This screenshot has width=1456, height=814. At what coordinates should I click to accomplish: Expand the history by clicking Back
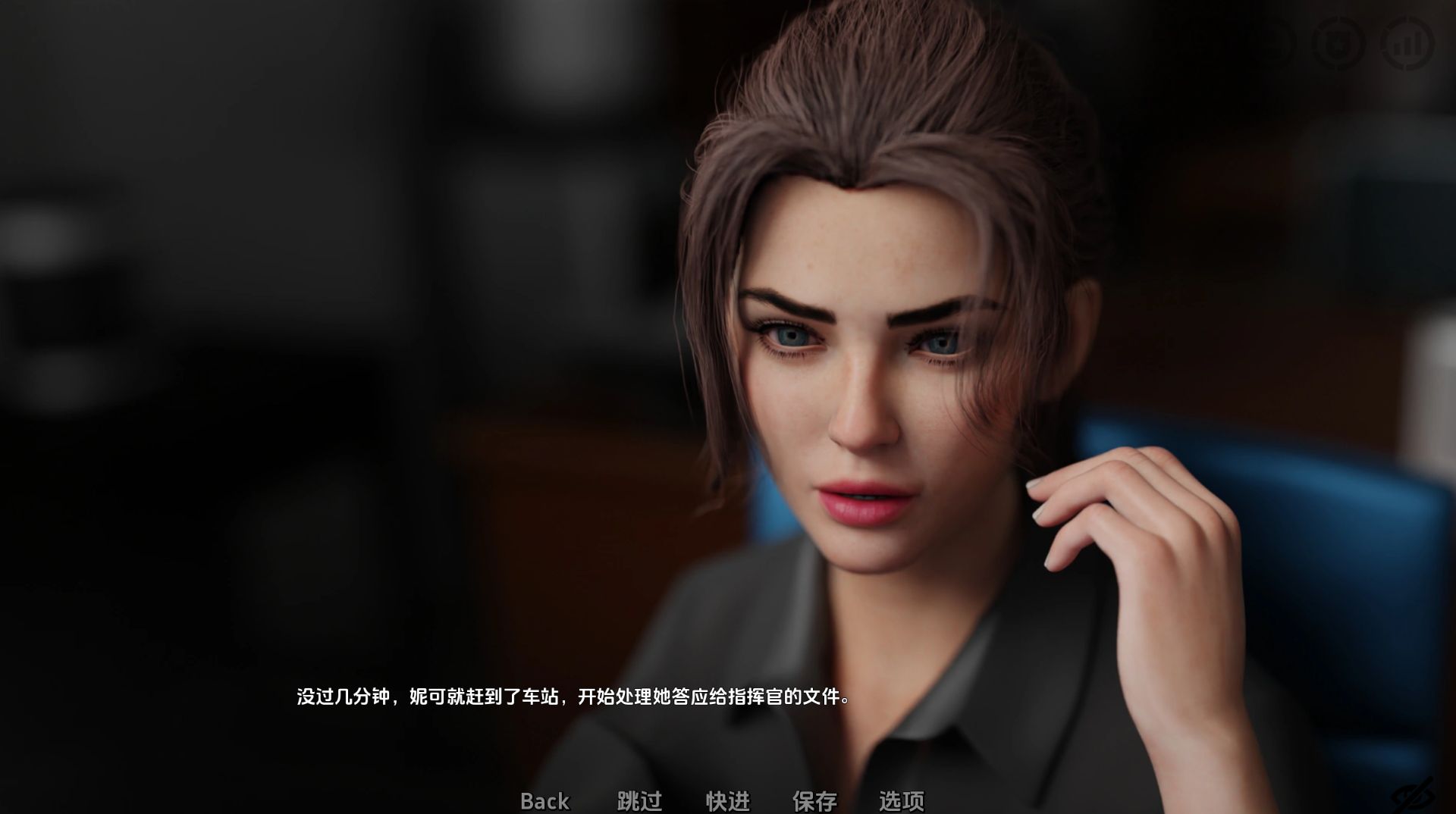544,802
